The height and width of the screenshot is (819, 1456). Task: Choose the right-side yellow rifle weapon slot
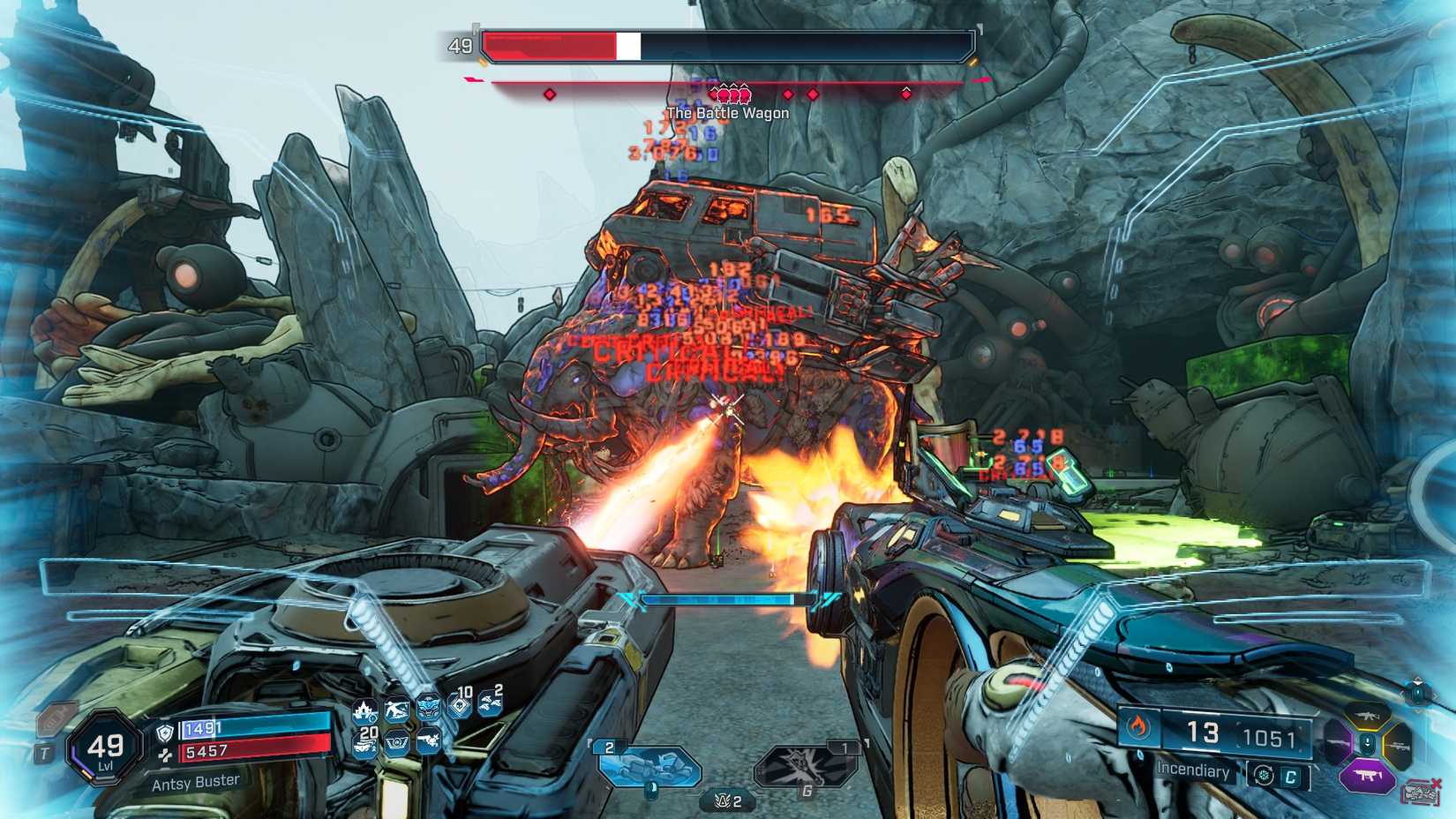pos(1399,746)
